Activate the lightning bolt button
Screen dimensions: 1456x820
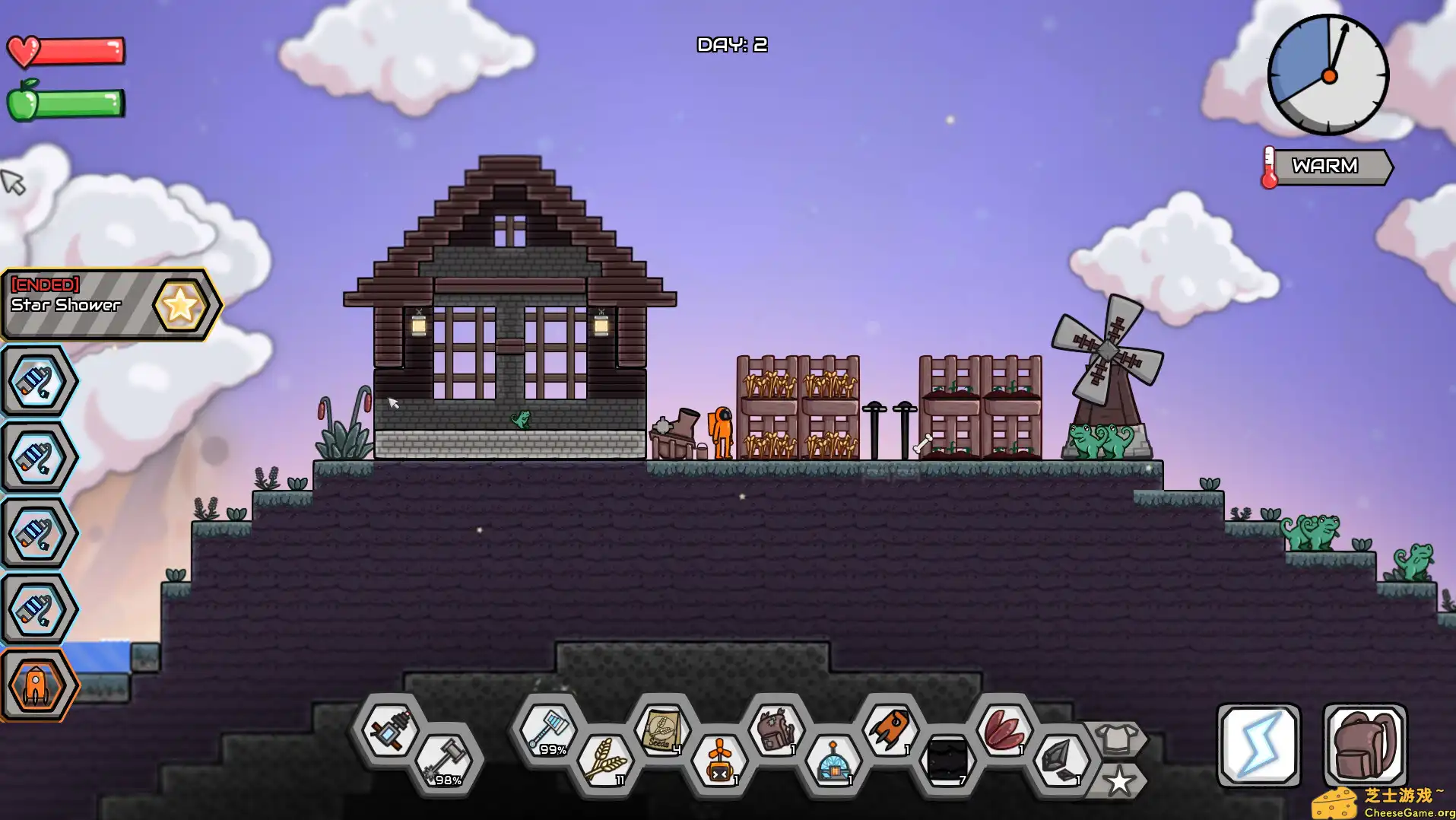click(1259, 745)
